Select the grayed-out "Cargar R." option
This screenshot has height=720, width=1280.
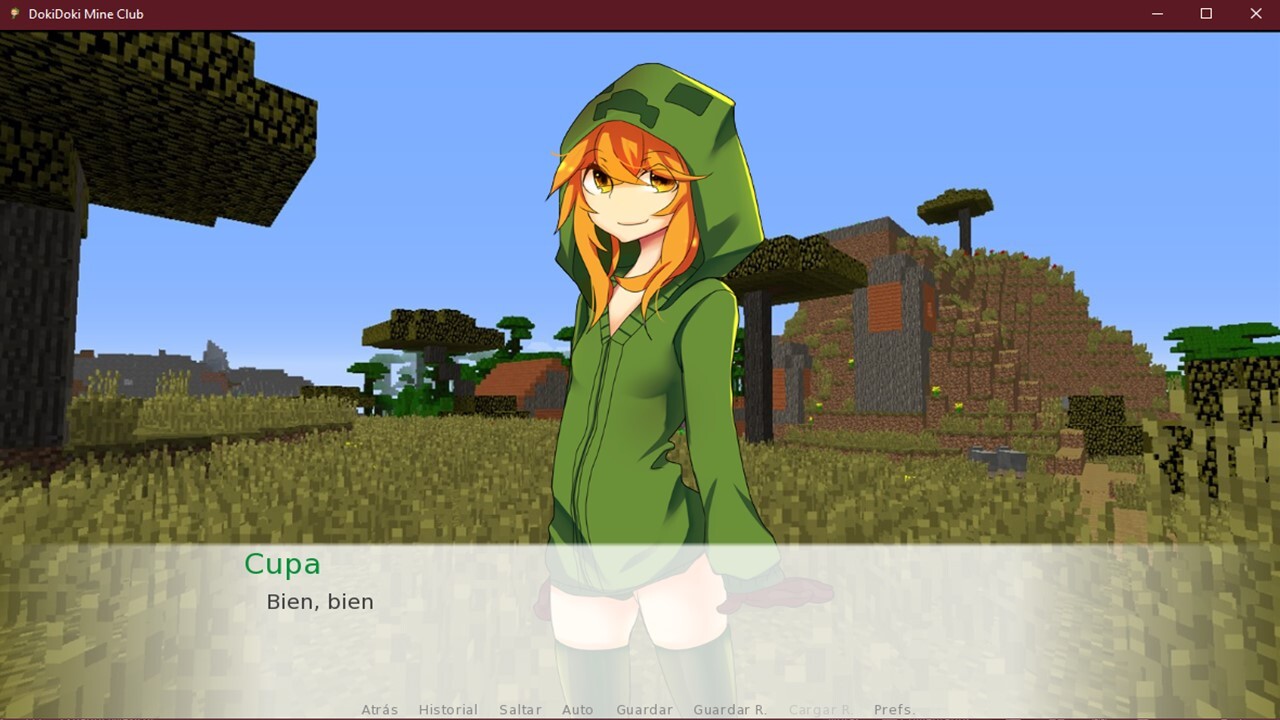(819, 709)
